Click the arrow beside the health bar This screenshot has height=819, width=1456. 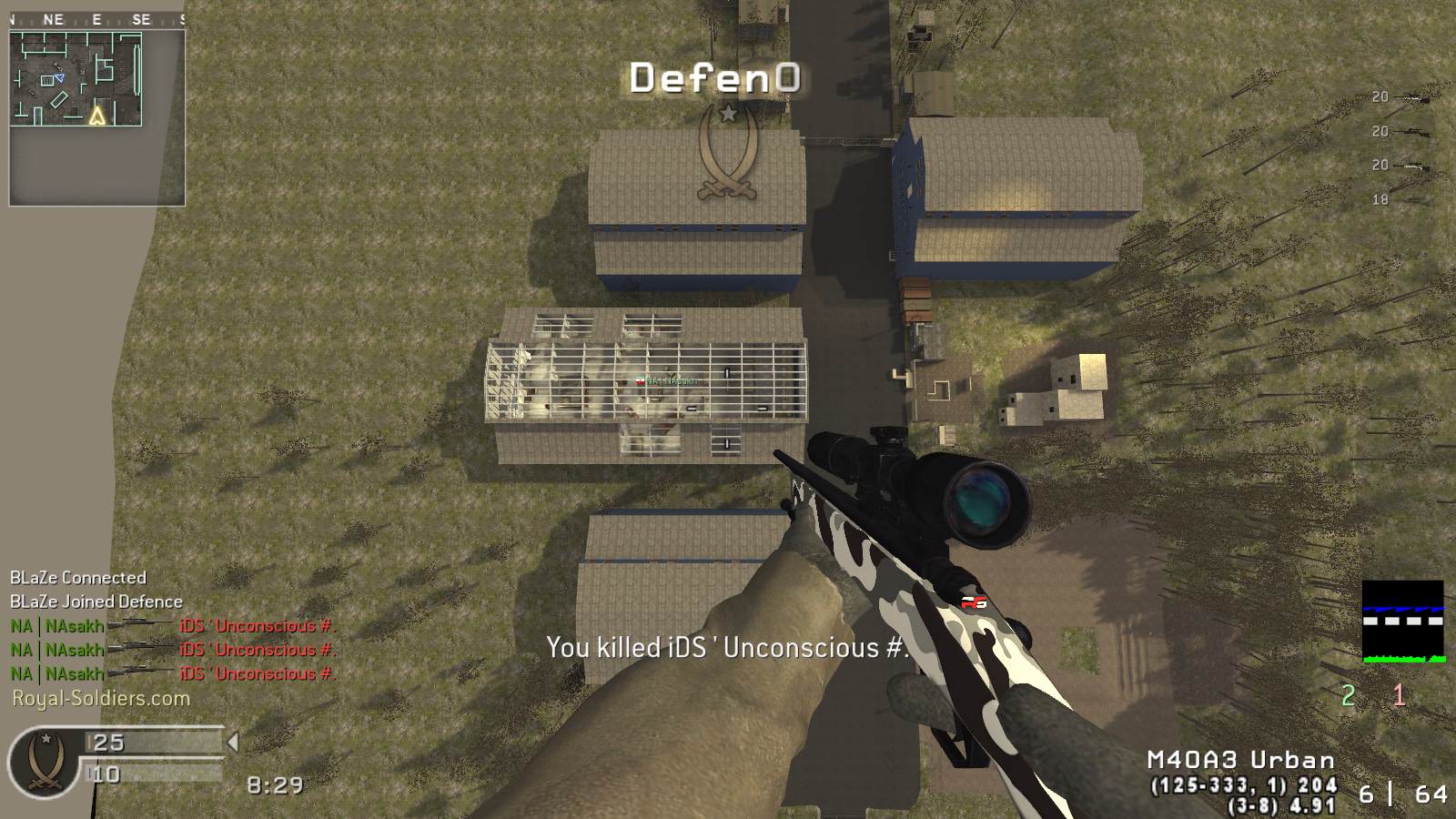pyautogui.click(x=234, y=743)
